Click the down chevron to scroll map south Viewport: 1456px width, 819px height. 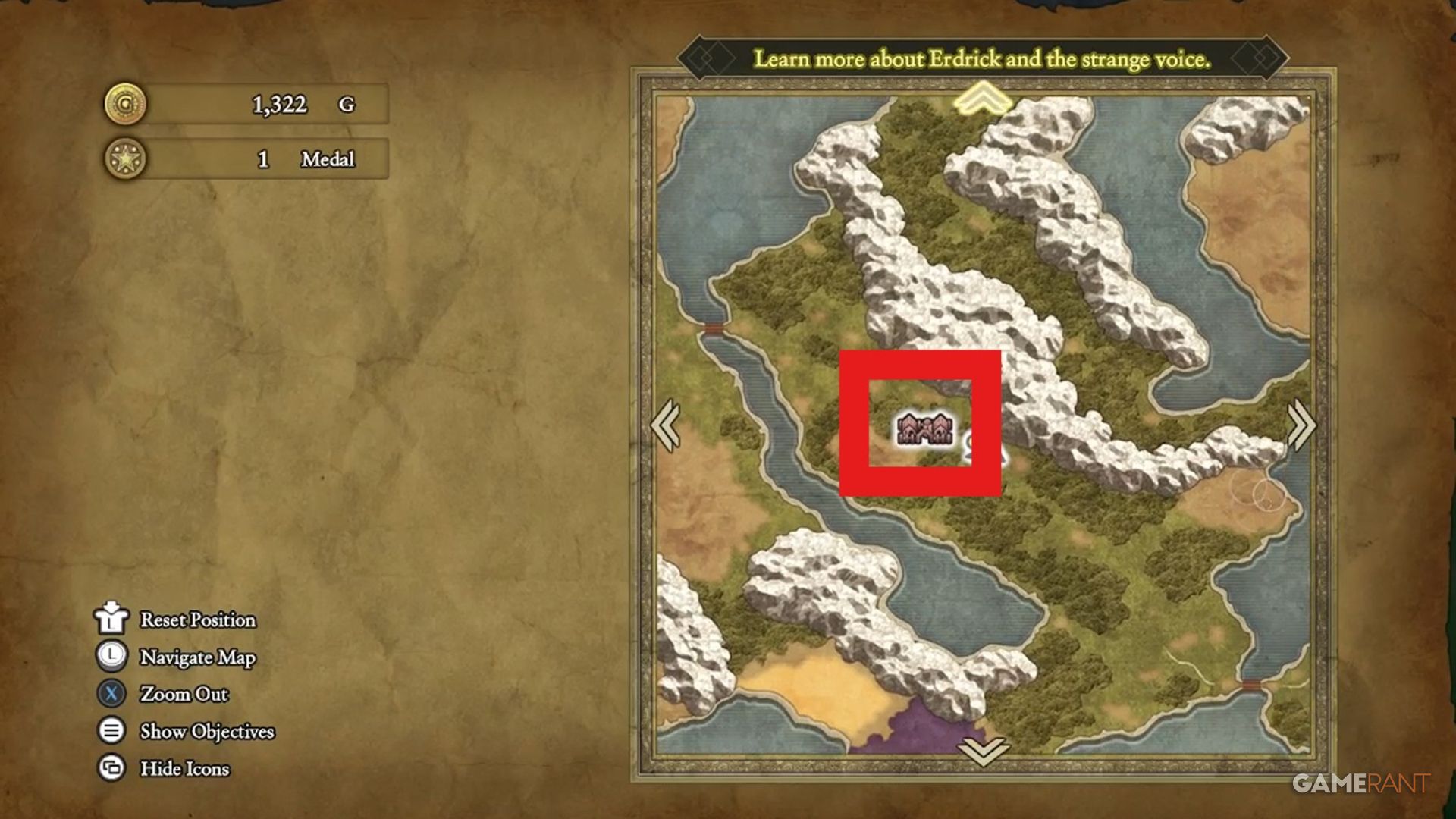pos(982,752)
